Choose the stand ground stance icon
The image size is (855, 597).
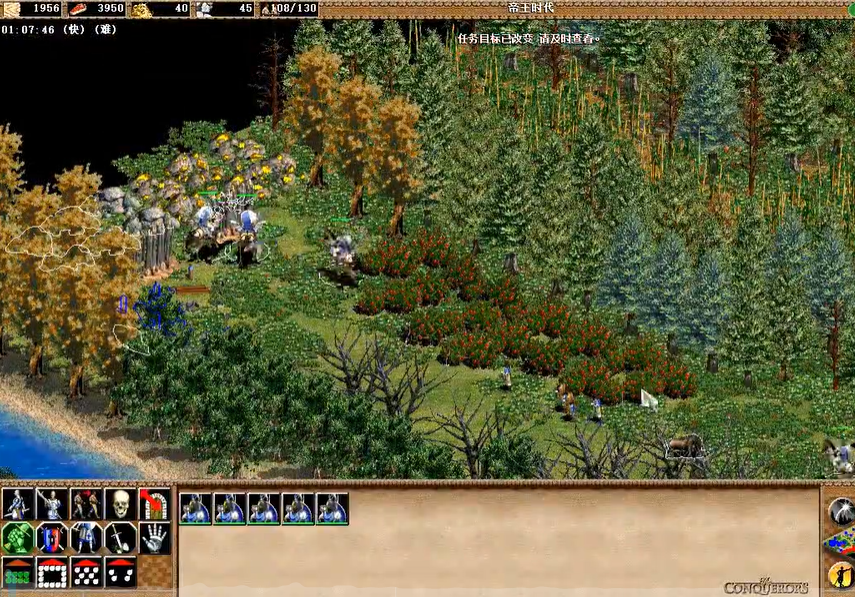[86, 538]
